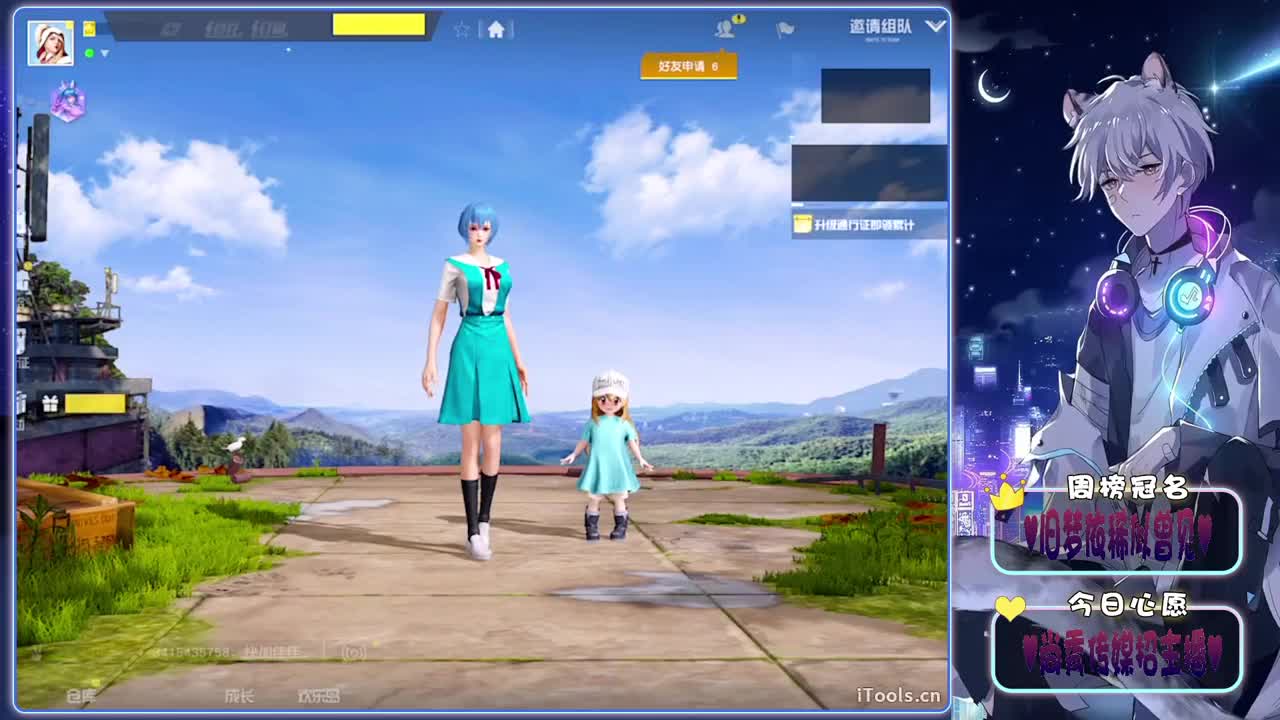Click the flag report icon in the top bar

tap(785, 28)
